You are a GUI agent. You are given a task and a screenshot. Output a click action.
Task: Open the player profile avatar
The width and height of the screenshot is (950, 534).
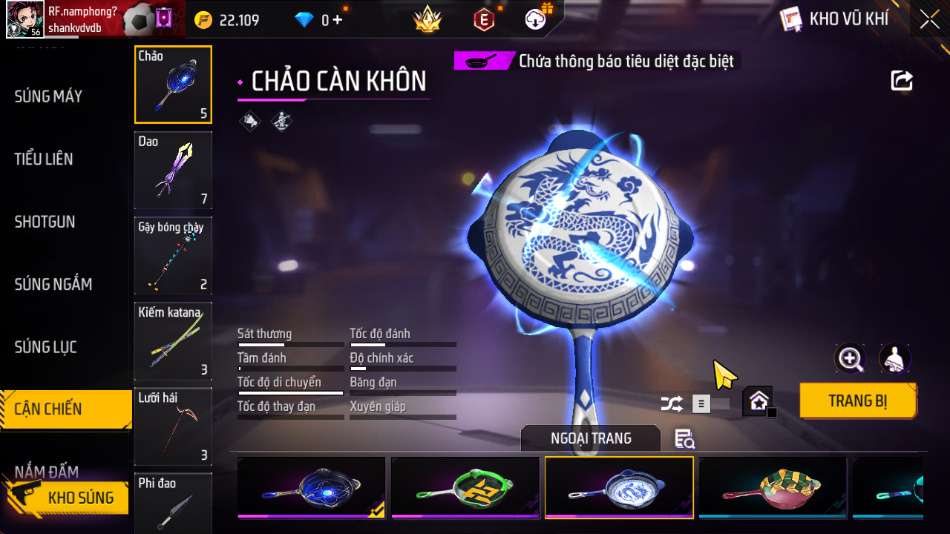(22, 19)
